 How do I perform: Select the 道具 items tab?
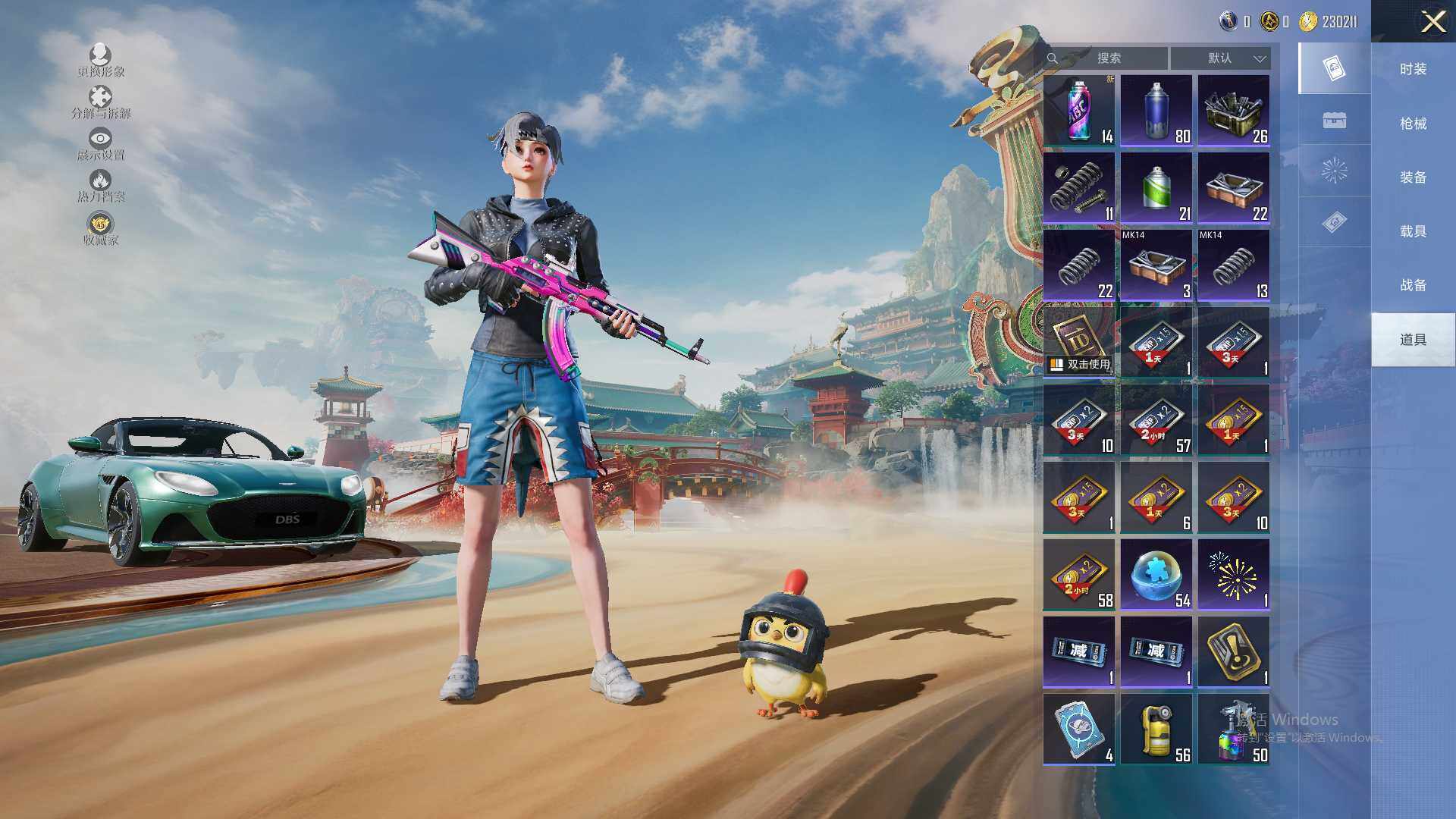coord(1413,340)
